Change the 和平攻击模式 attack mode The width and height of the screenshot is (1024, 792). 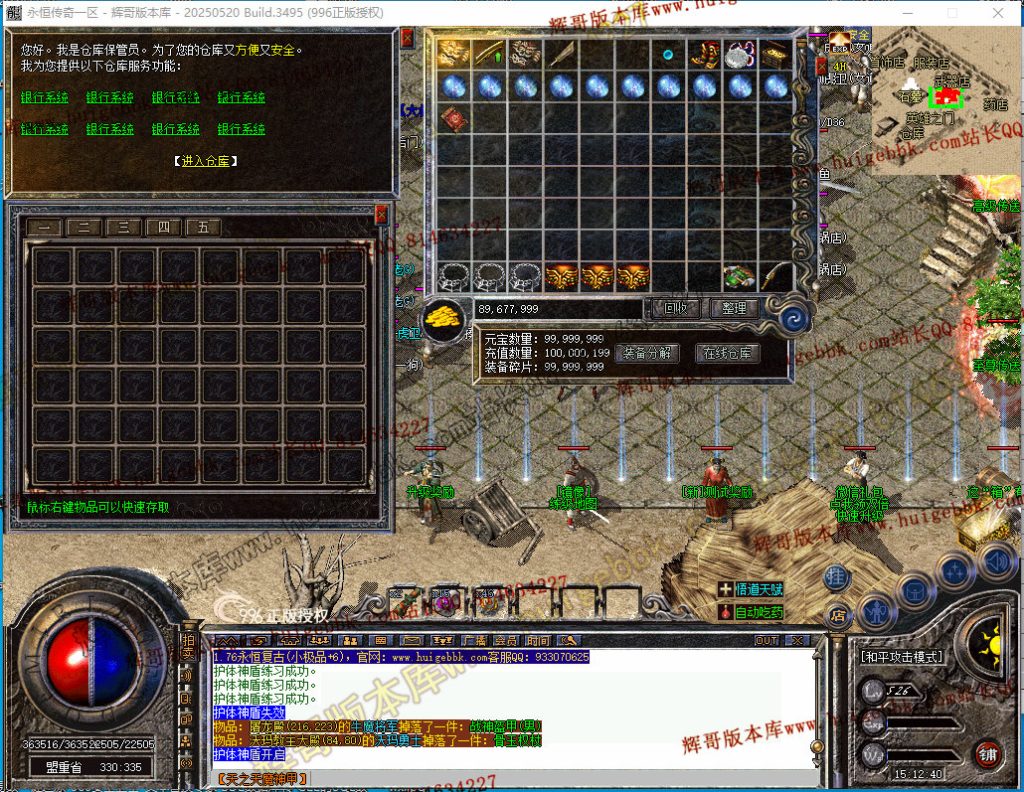coord(901,657)
